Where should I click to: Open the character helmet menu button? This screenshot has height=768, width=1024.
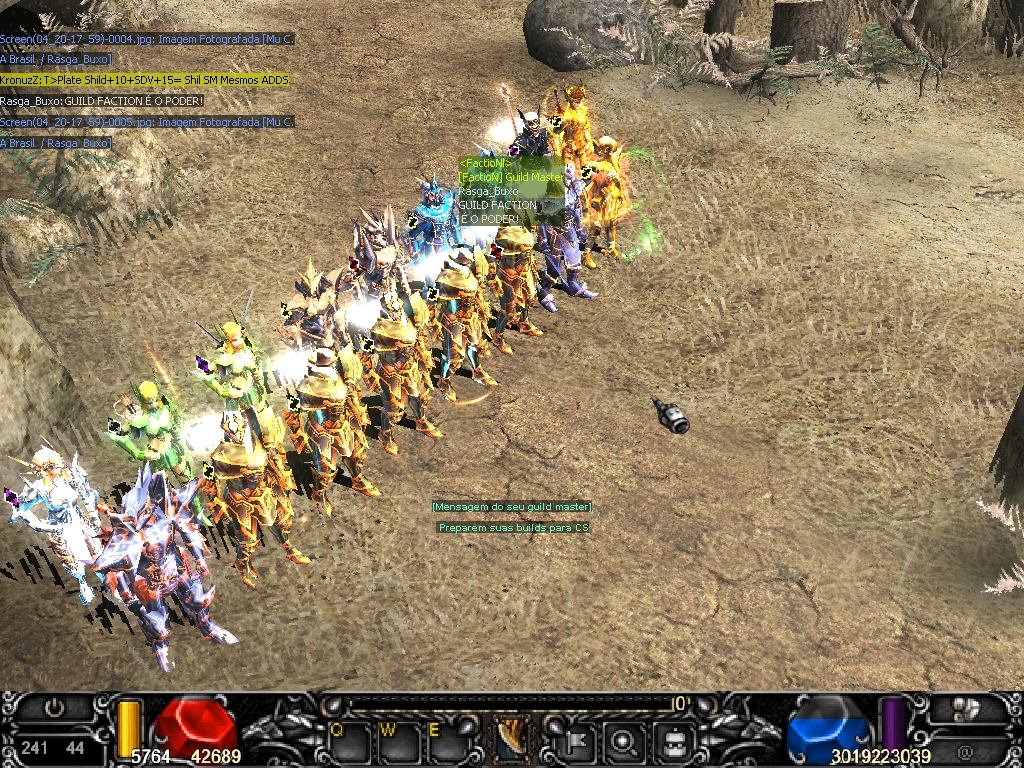tap(673, 742)
